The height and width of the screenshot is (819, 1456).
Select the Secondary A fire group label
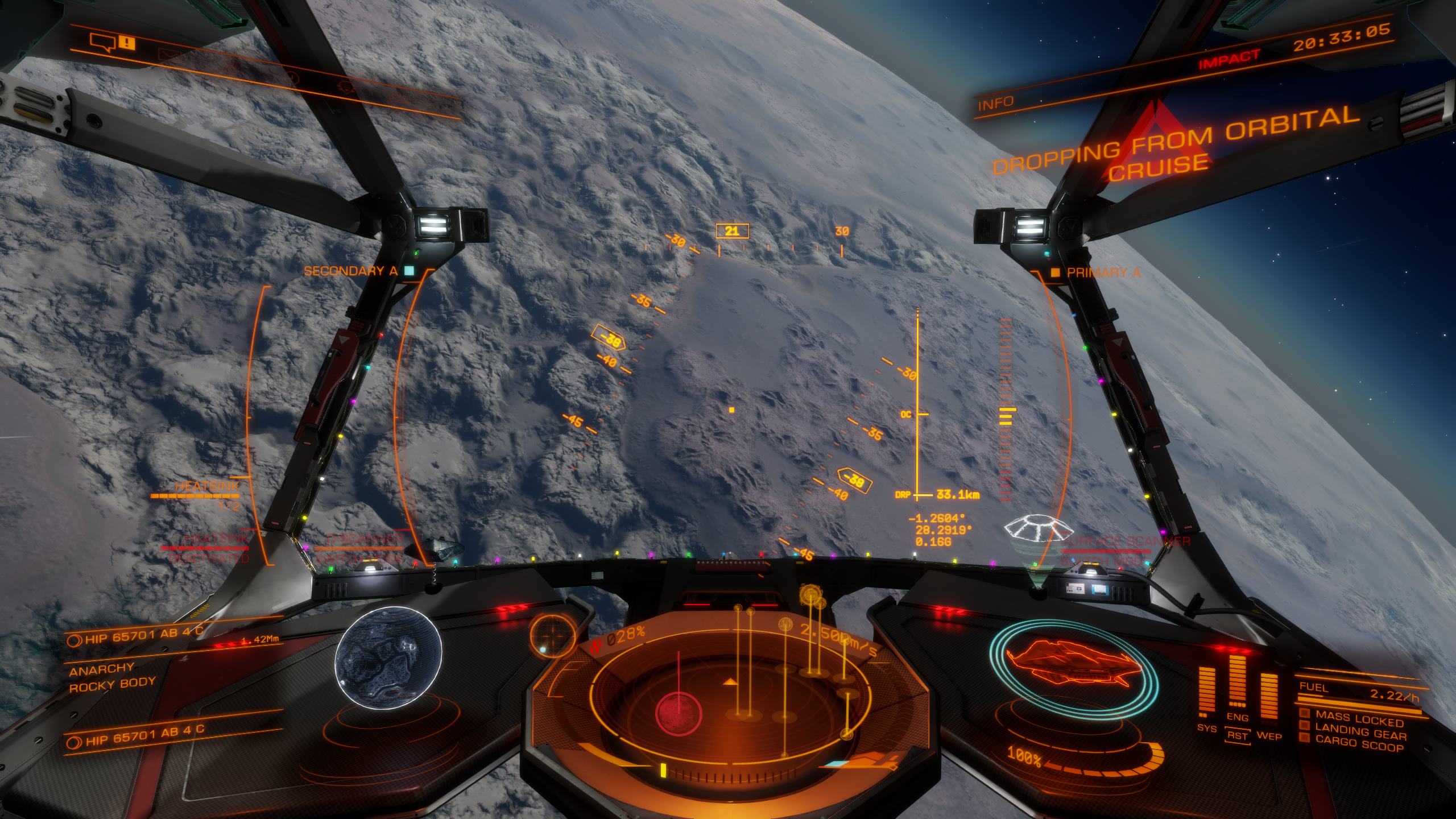pos(350,271)
